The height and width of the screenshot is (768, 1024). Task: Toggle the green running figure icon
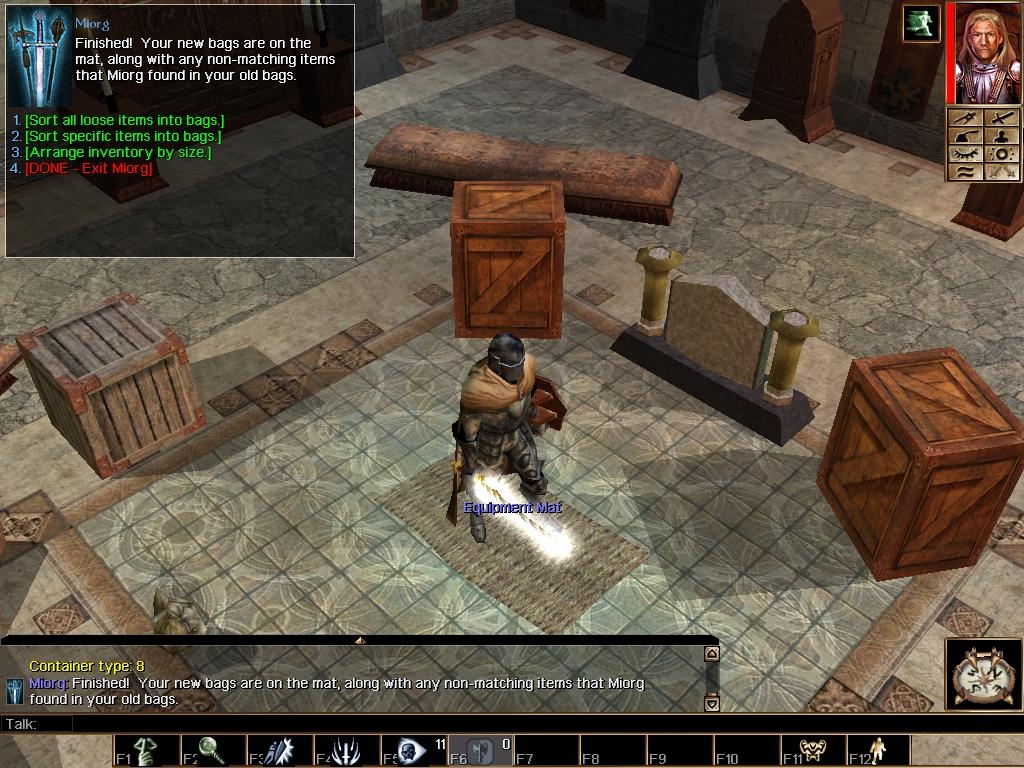921,23
